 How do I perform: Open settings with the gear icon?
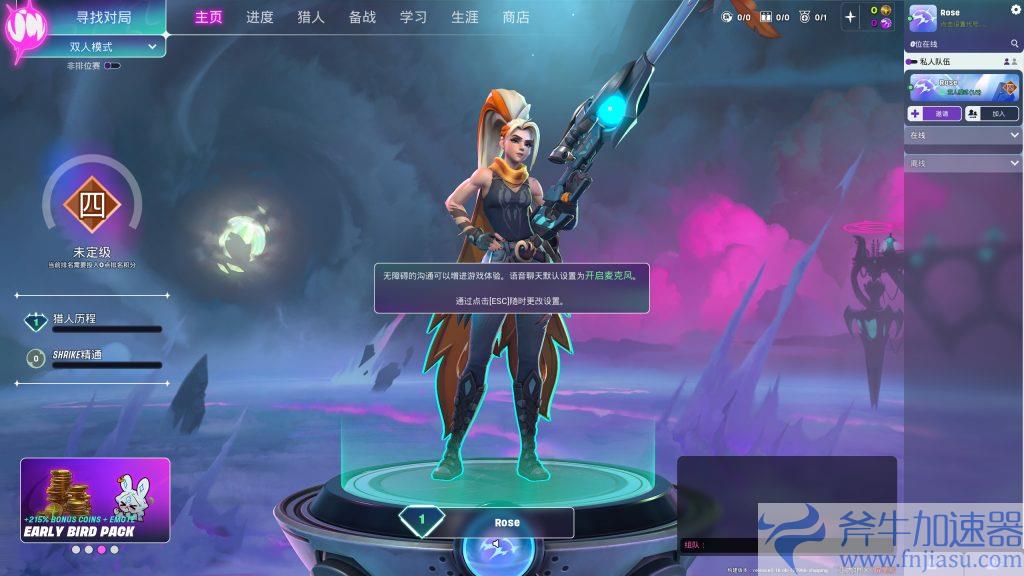coord(1015,10)
